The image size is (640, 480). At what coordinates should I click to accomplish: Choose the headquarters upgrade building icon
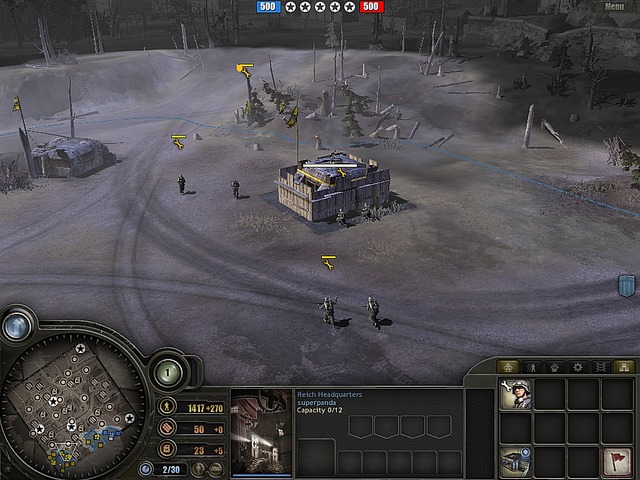pyautogui.click(x=517, y=461)
